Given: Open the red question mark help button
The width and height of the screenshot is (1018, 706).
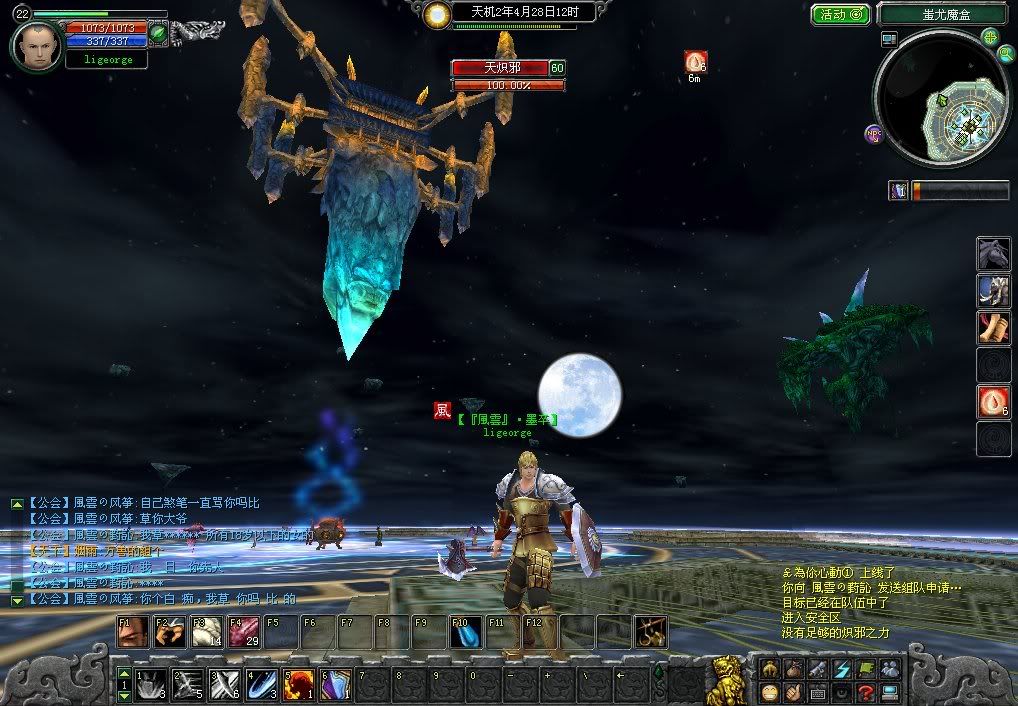Looking at the screenshot, I should (865, 691).
